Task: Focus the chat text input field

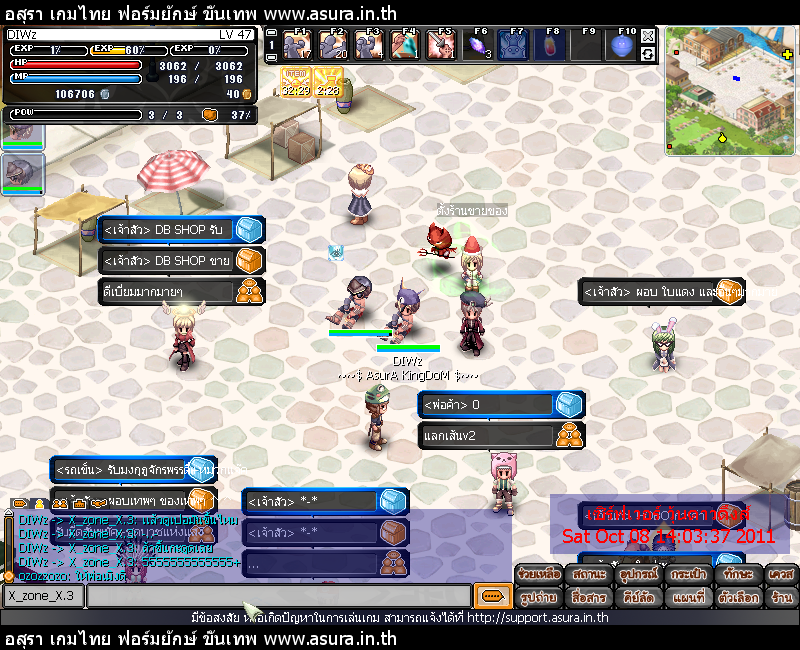Action: click(278, 596)
